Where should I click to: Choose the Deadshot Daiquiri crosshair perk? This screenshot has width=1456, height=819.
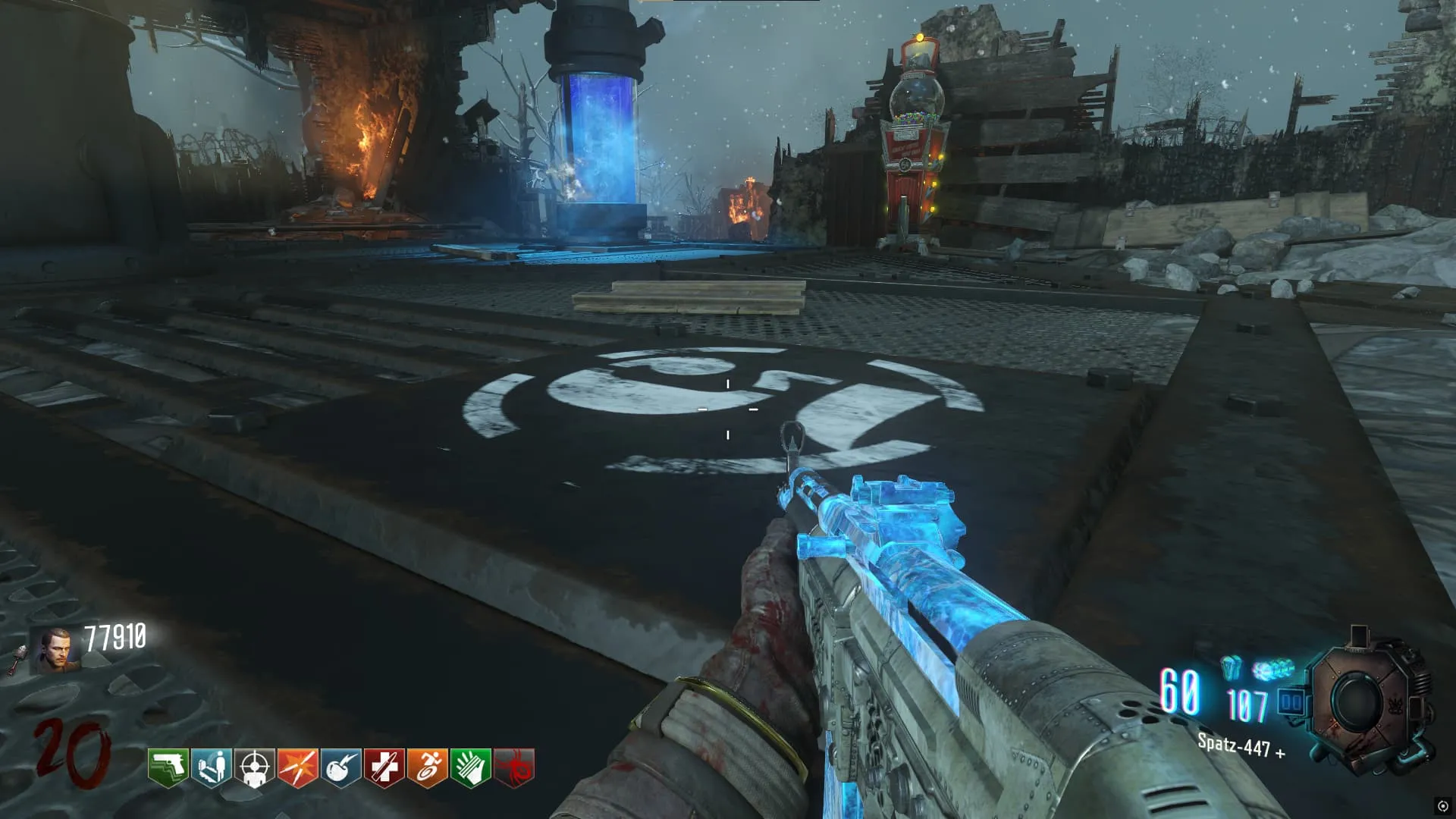point(254,767)
